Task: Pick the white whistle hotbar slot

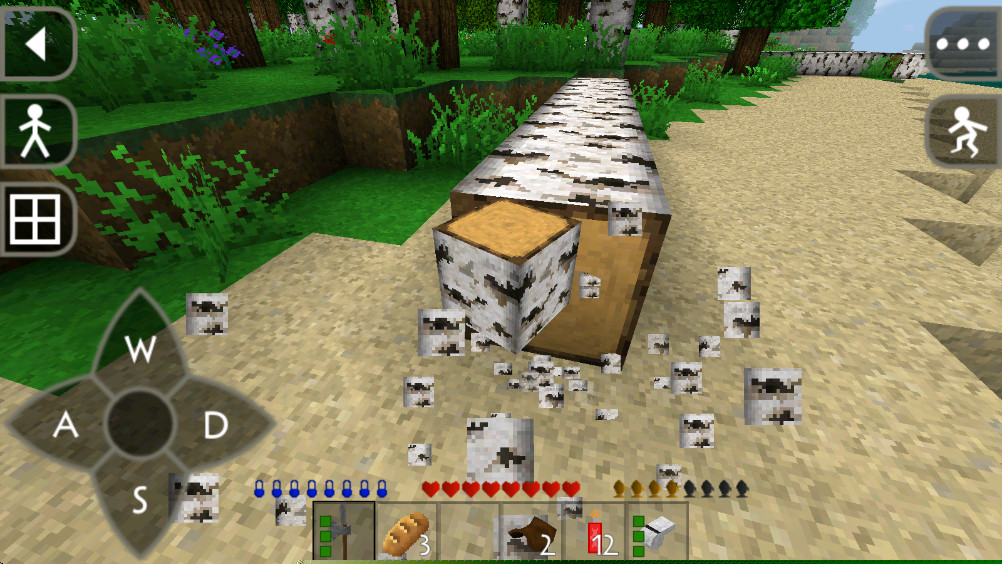Action: tap(656, 531)
